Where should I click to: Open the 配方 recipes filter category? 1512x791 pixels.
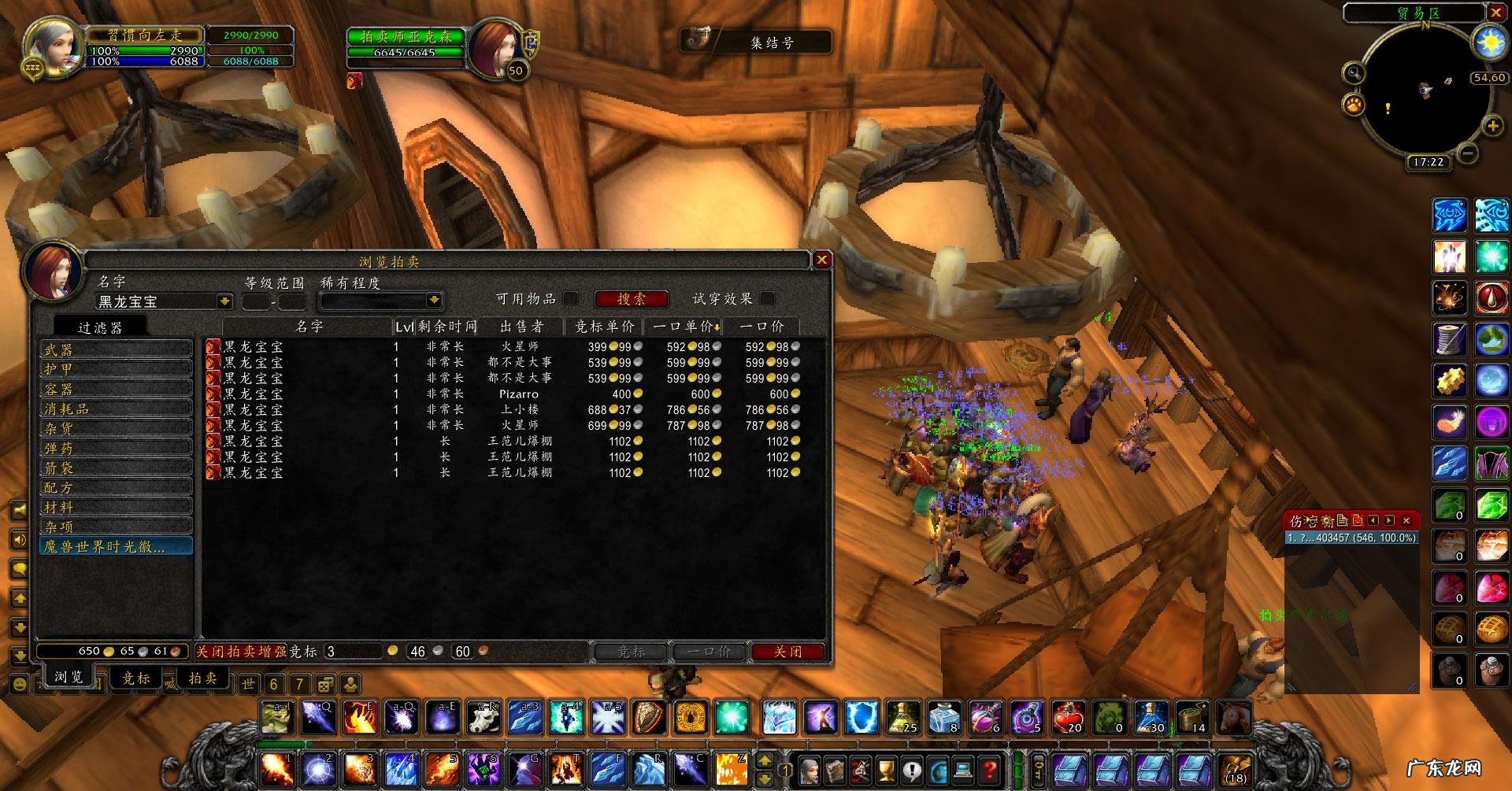coord(115,487)
